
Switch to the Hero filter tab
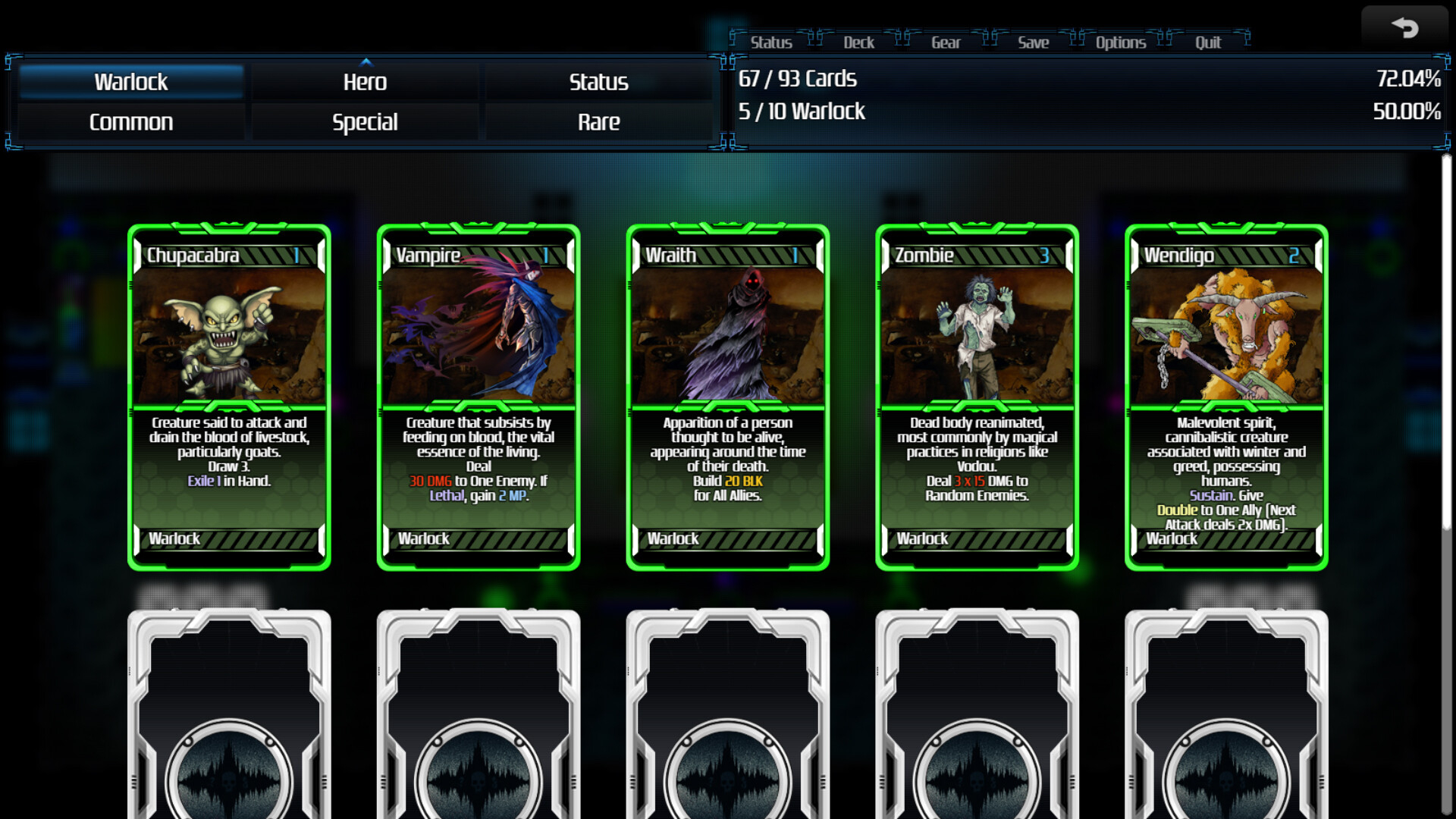[x=365, y=82]
